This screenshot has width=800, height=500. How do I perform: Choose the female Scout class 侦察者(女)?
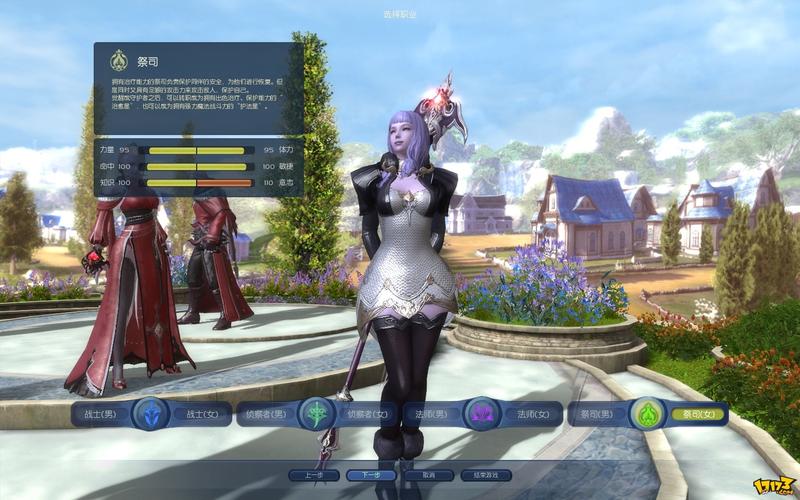[366, 413]
